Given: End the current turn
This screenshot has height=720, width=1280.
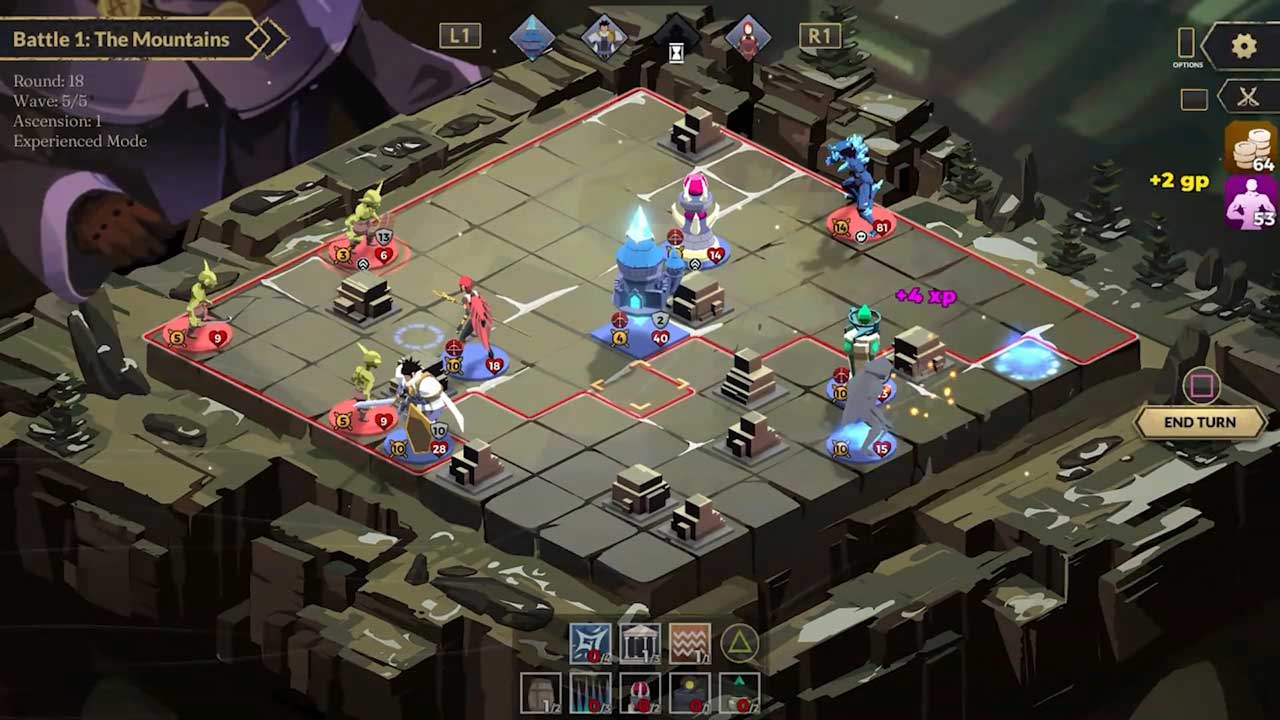Looking at the screenshot, I should (x=1199, y=422).
